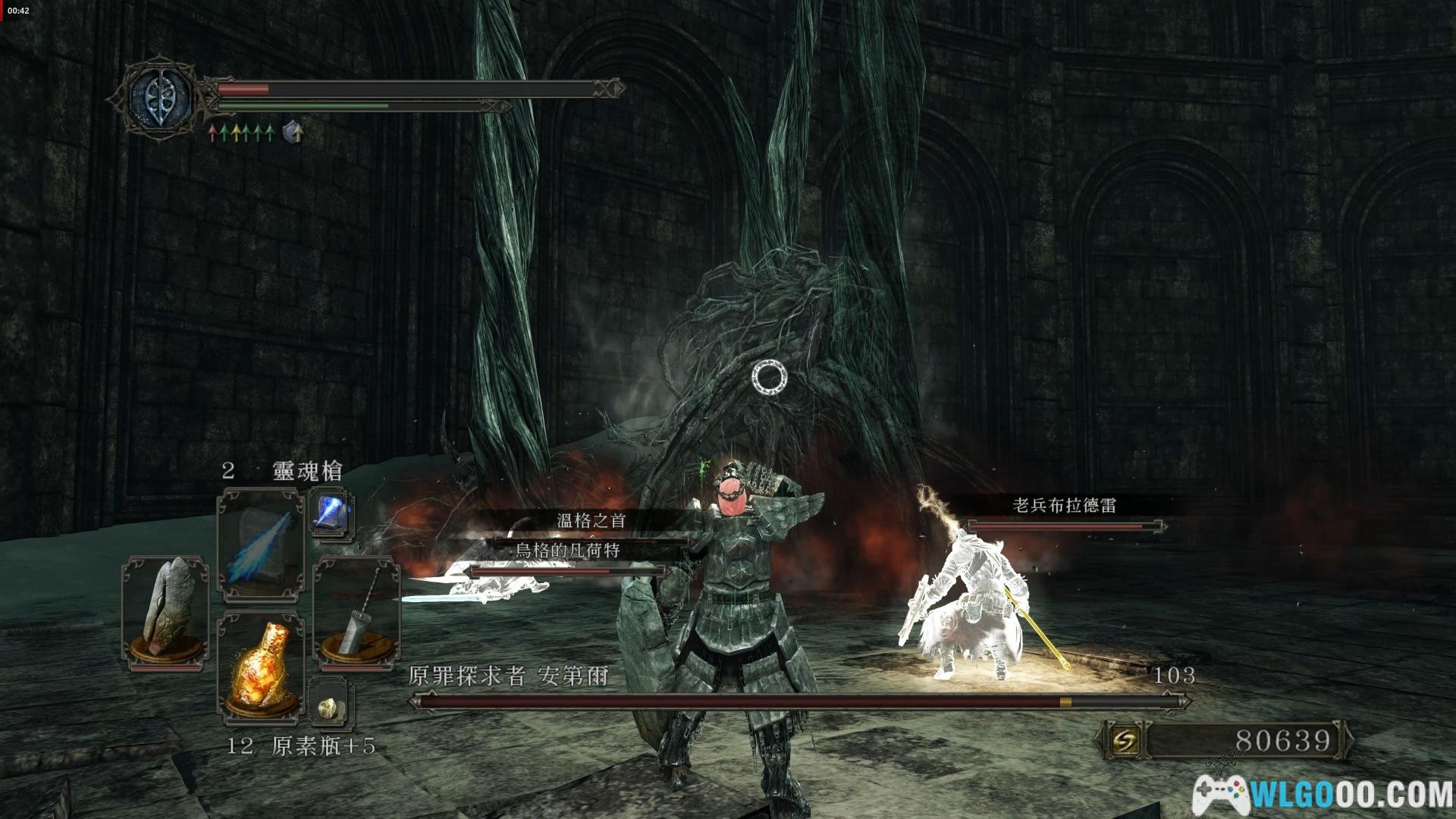Use the glowing Estus Flask item slot
The height and width of the screenshot is (819, 1456).
(x=259, y=667)
